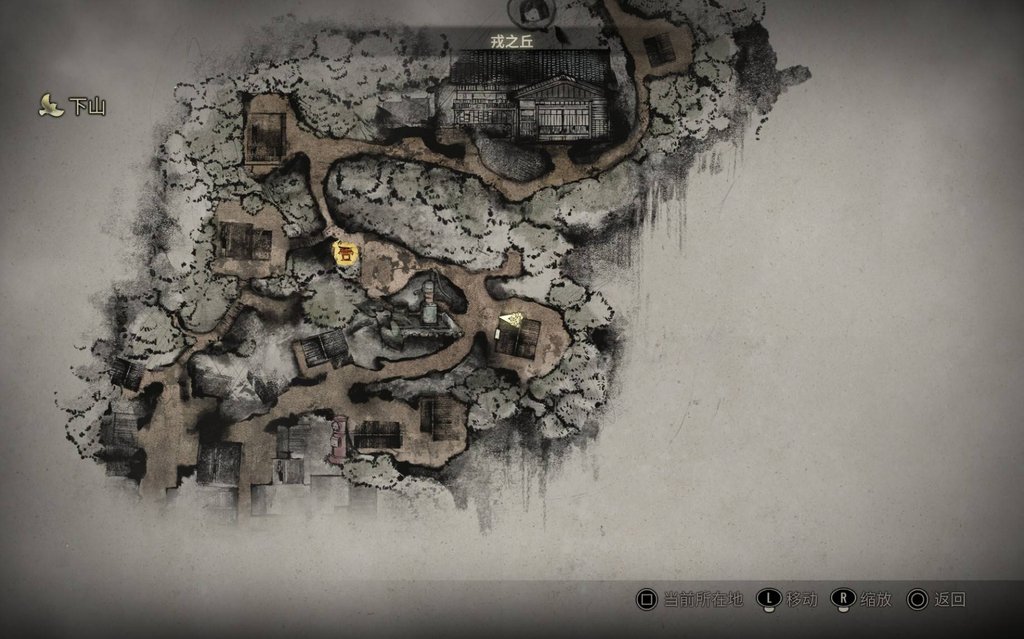Select the 戎之丘 location label
The image size is (1024, 639).
[x=528, y=41]
